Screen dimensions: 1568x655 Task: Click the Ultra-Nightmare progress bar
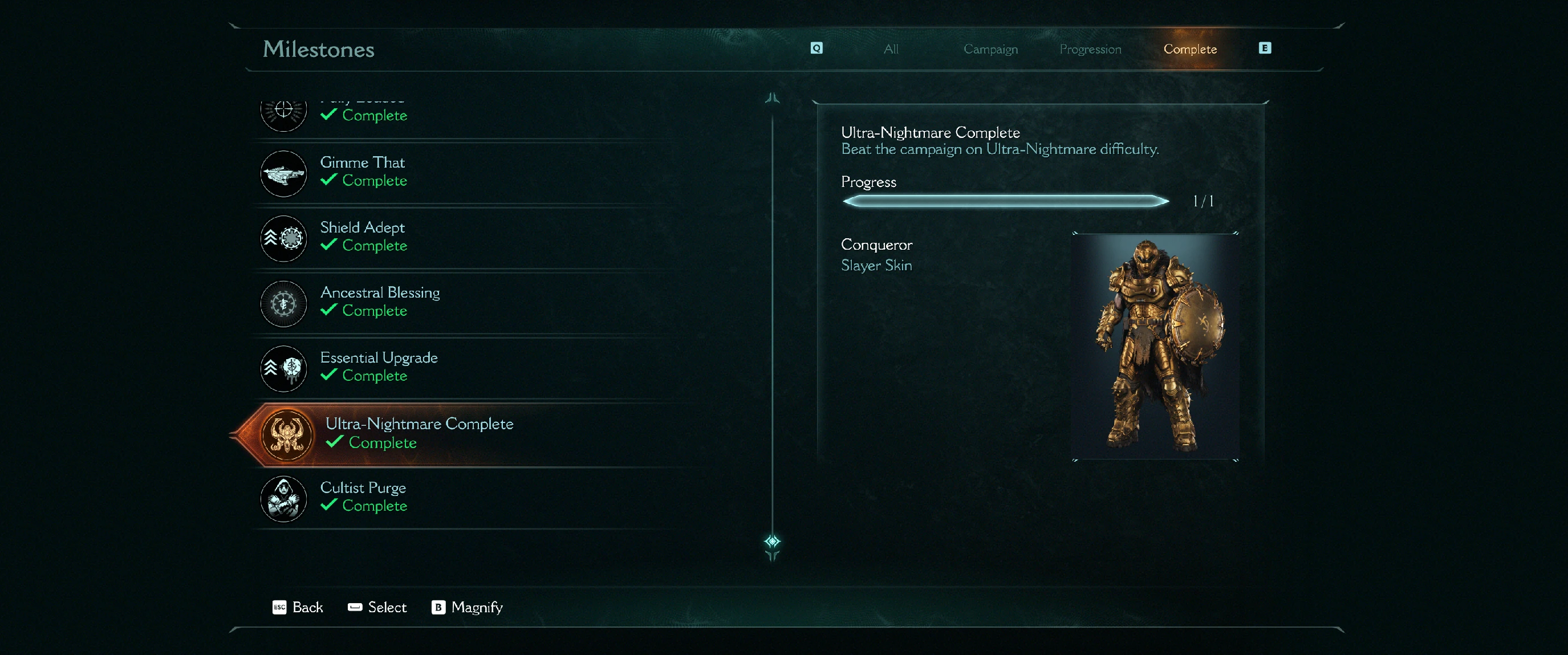click(x=1004, y=201)
